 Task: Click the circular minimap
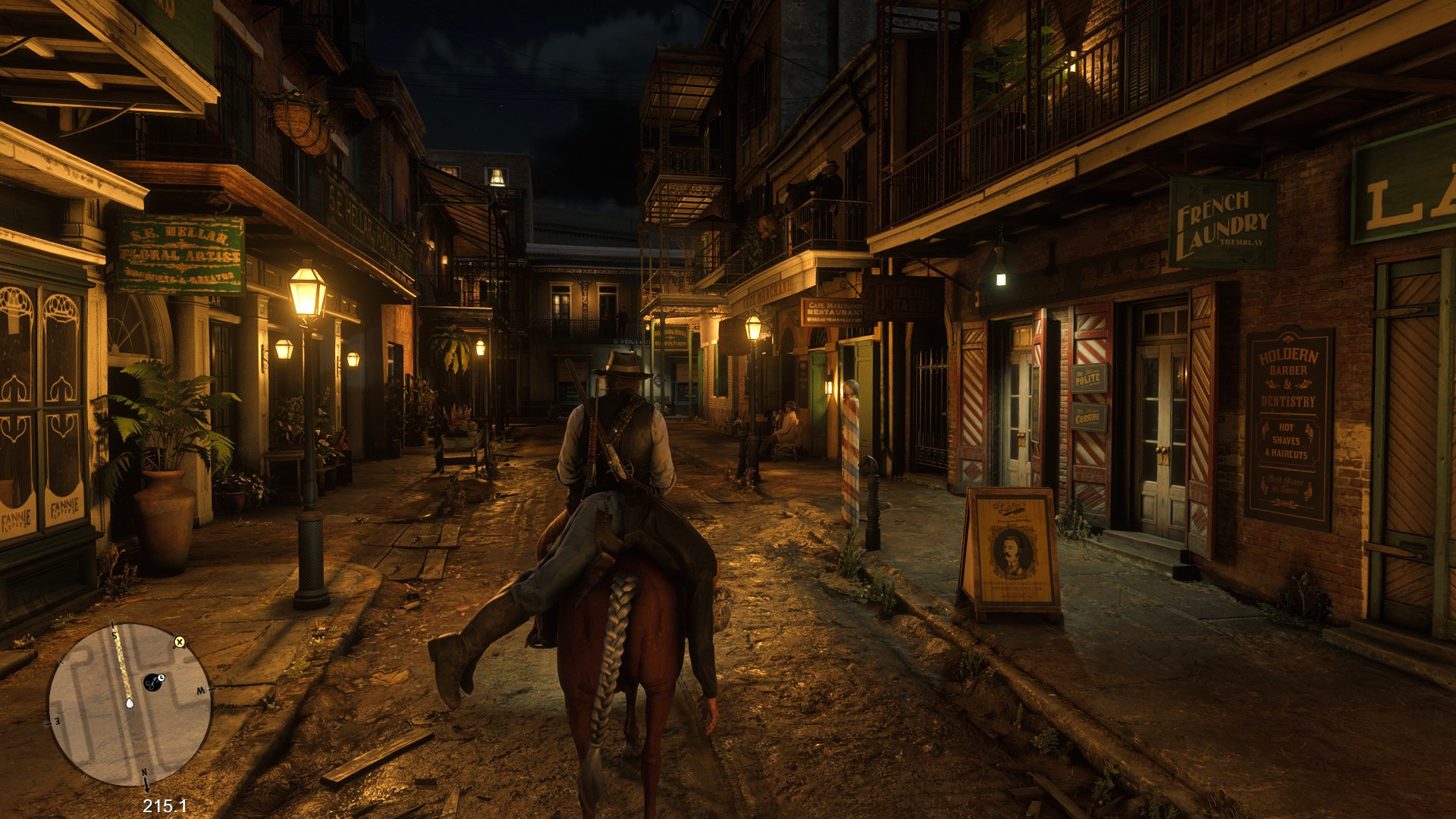[130, 704]
